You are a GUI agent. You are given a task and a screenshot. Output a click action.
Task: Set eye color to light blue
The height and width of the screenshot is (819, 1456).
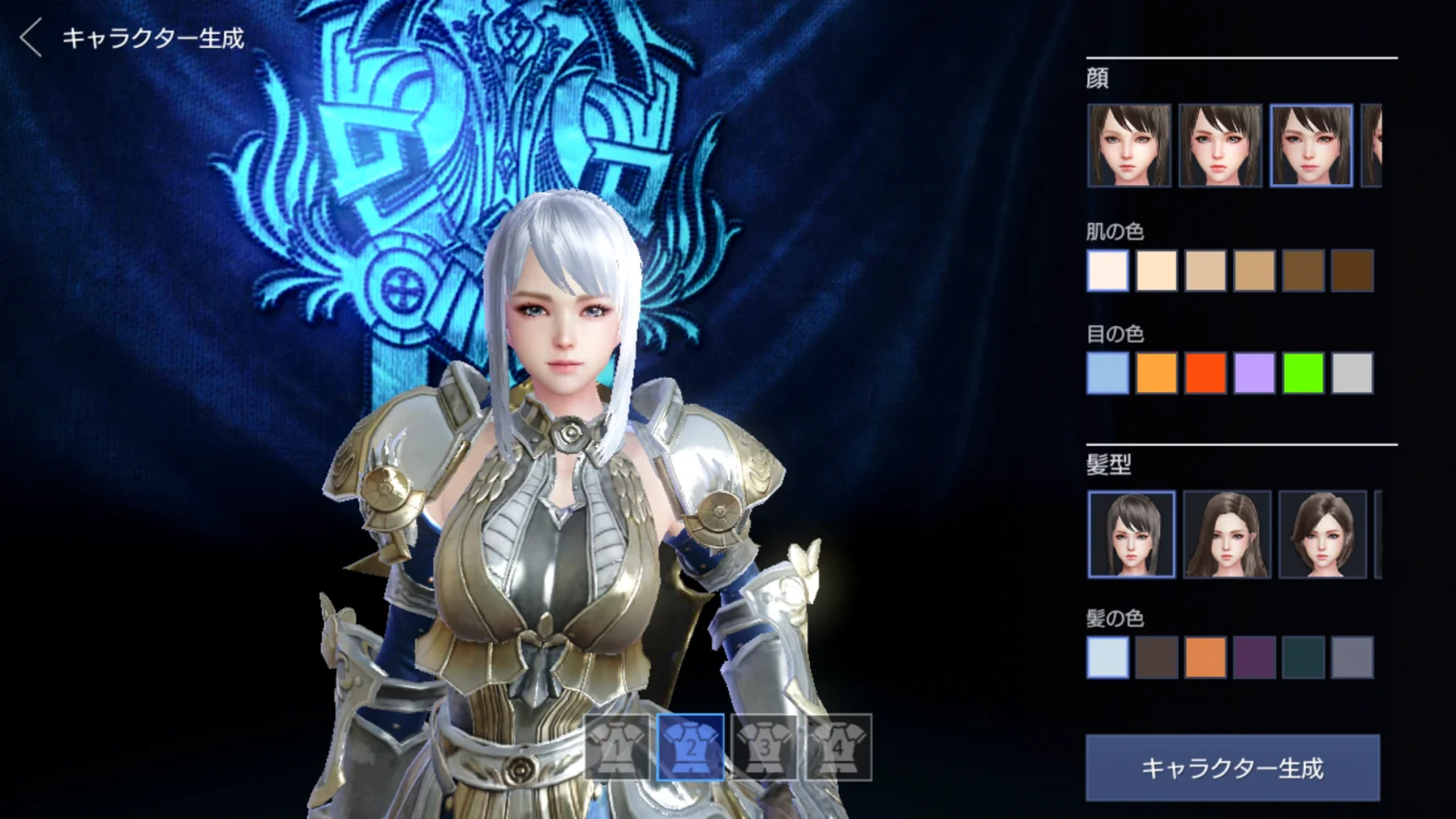[x=1108, y=373]
